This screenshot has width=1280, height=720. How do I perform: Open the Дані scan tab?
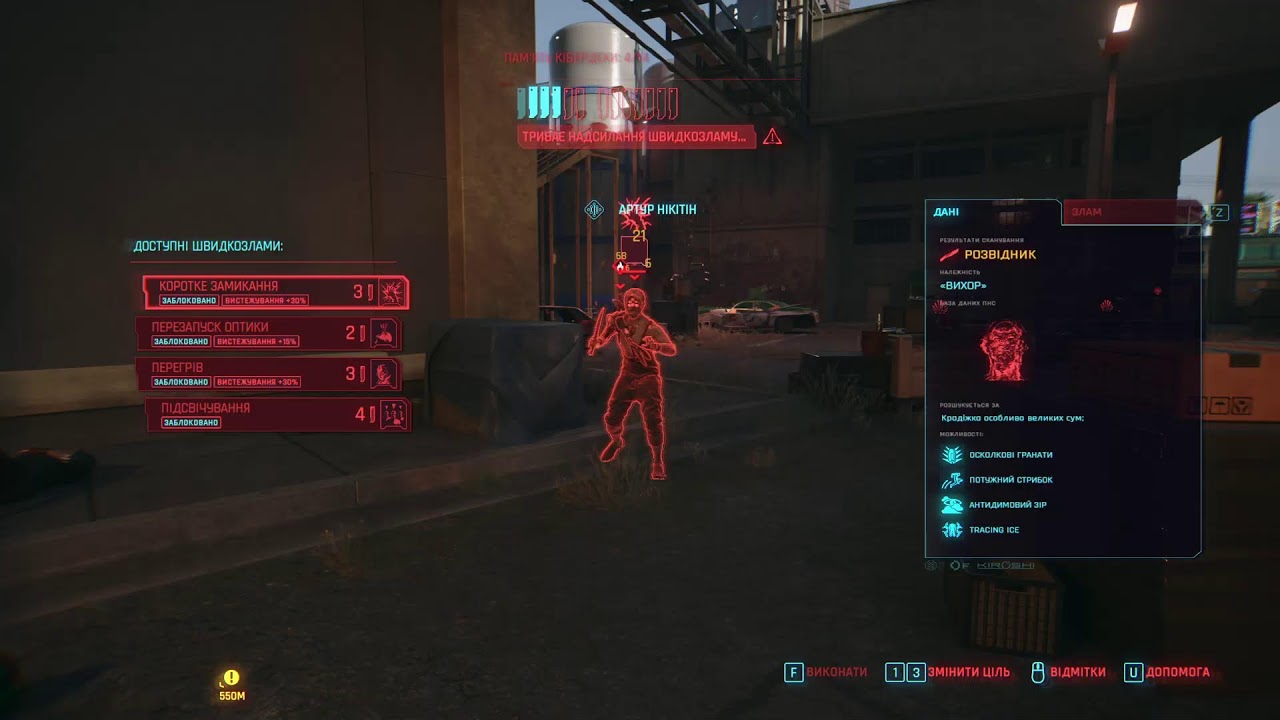[990, 212]
